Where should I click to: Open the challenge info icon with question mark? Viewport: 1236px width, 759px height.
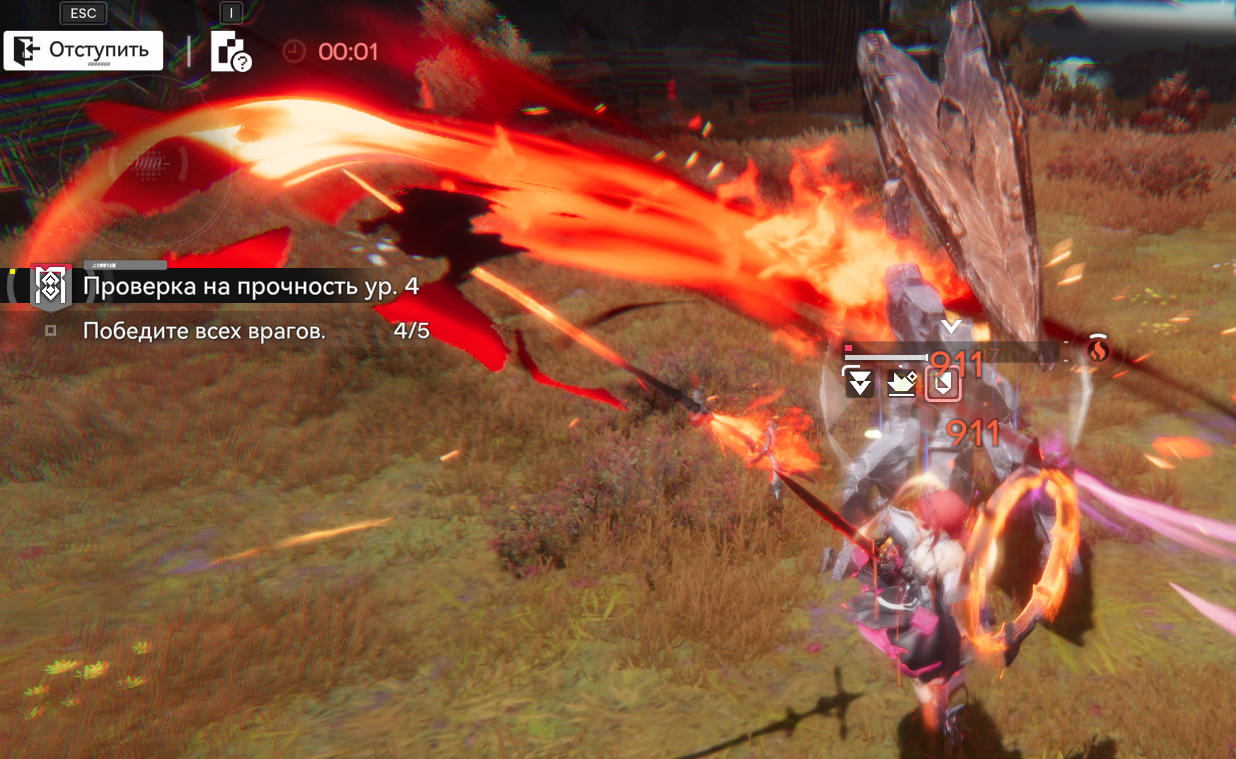point(230,52)
